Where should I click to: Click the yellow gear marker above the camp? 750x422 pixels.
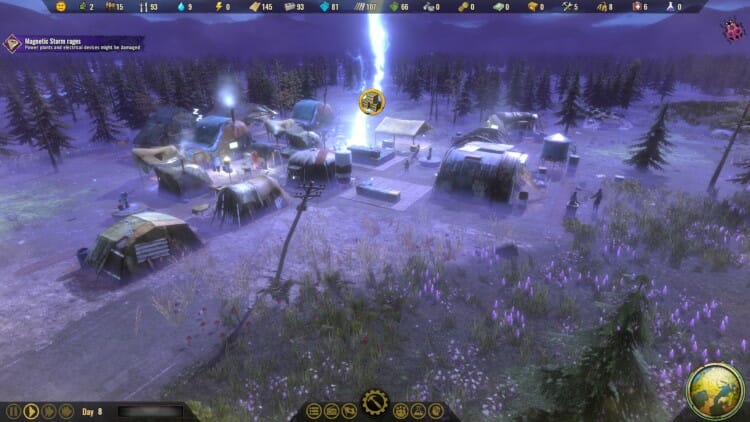point(372,99)
